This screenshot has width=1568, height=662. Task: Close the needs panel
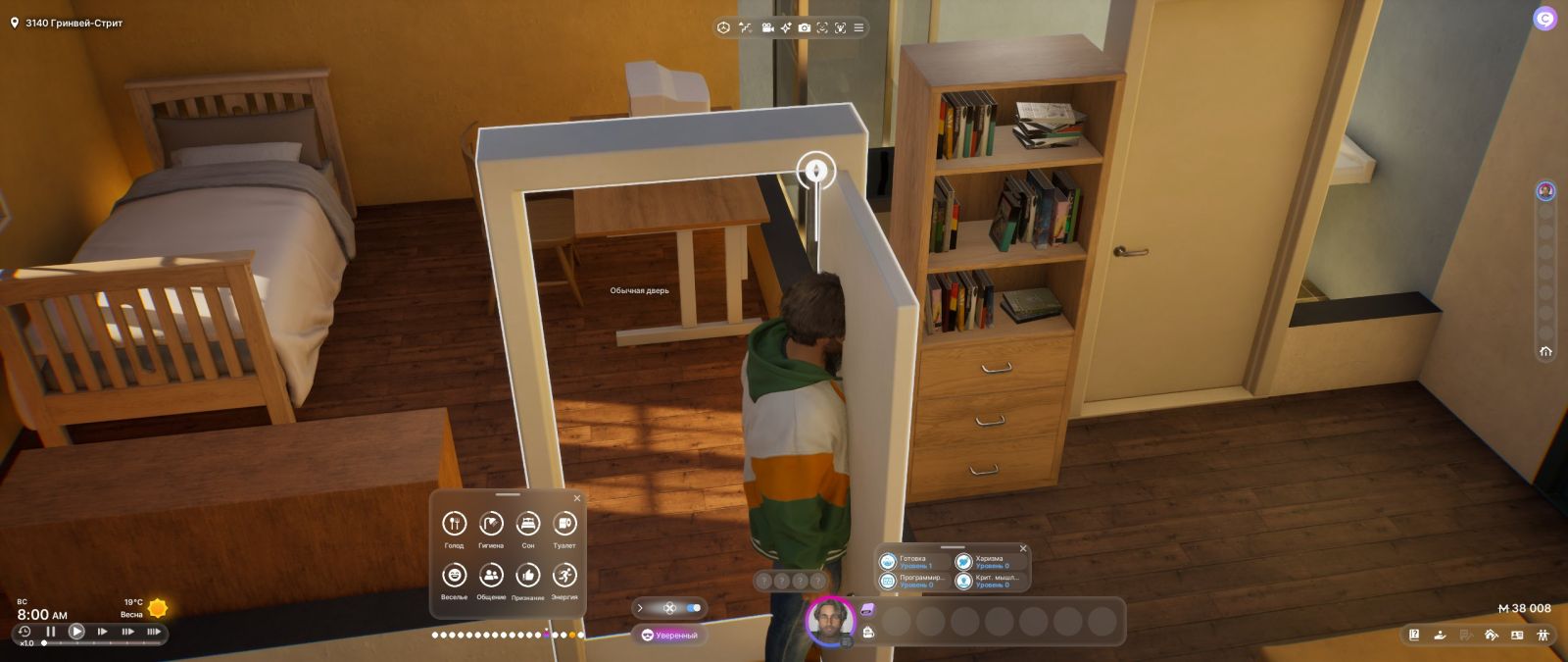tap(576, 498)
